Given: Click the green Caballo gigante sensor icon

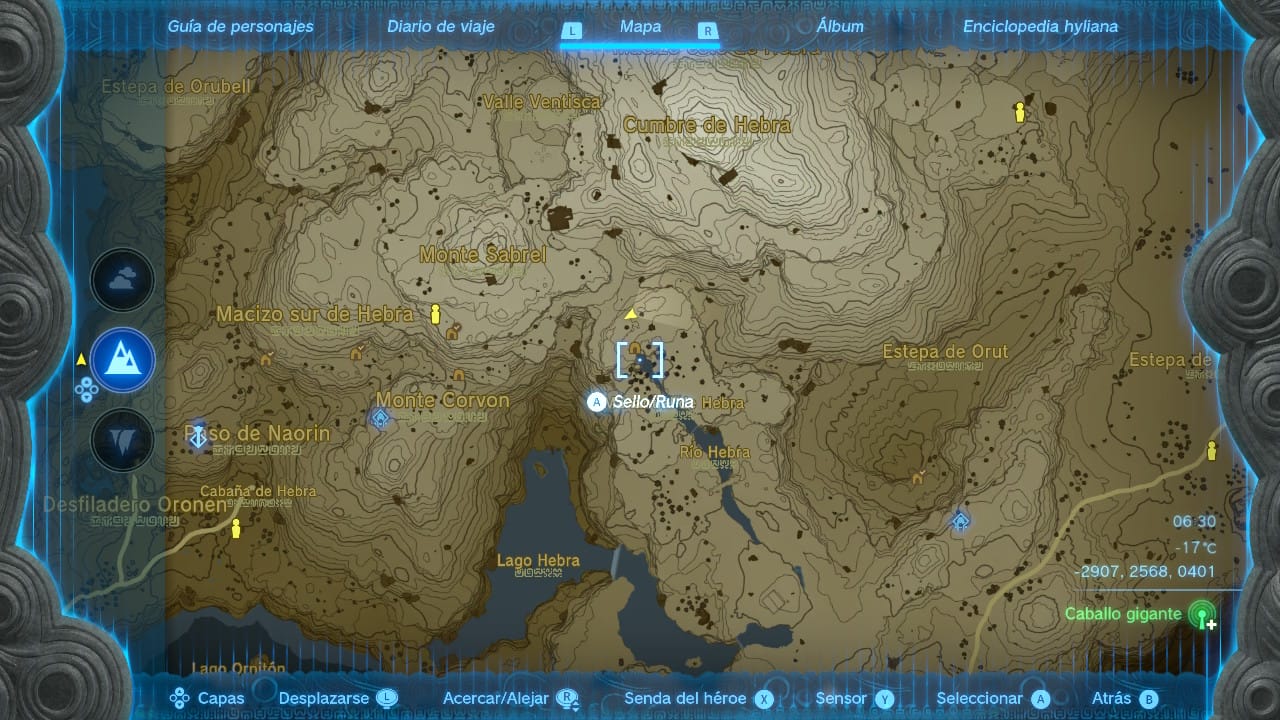Looking at the screenshot, I should tap(1202, 615).
